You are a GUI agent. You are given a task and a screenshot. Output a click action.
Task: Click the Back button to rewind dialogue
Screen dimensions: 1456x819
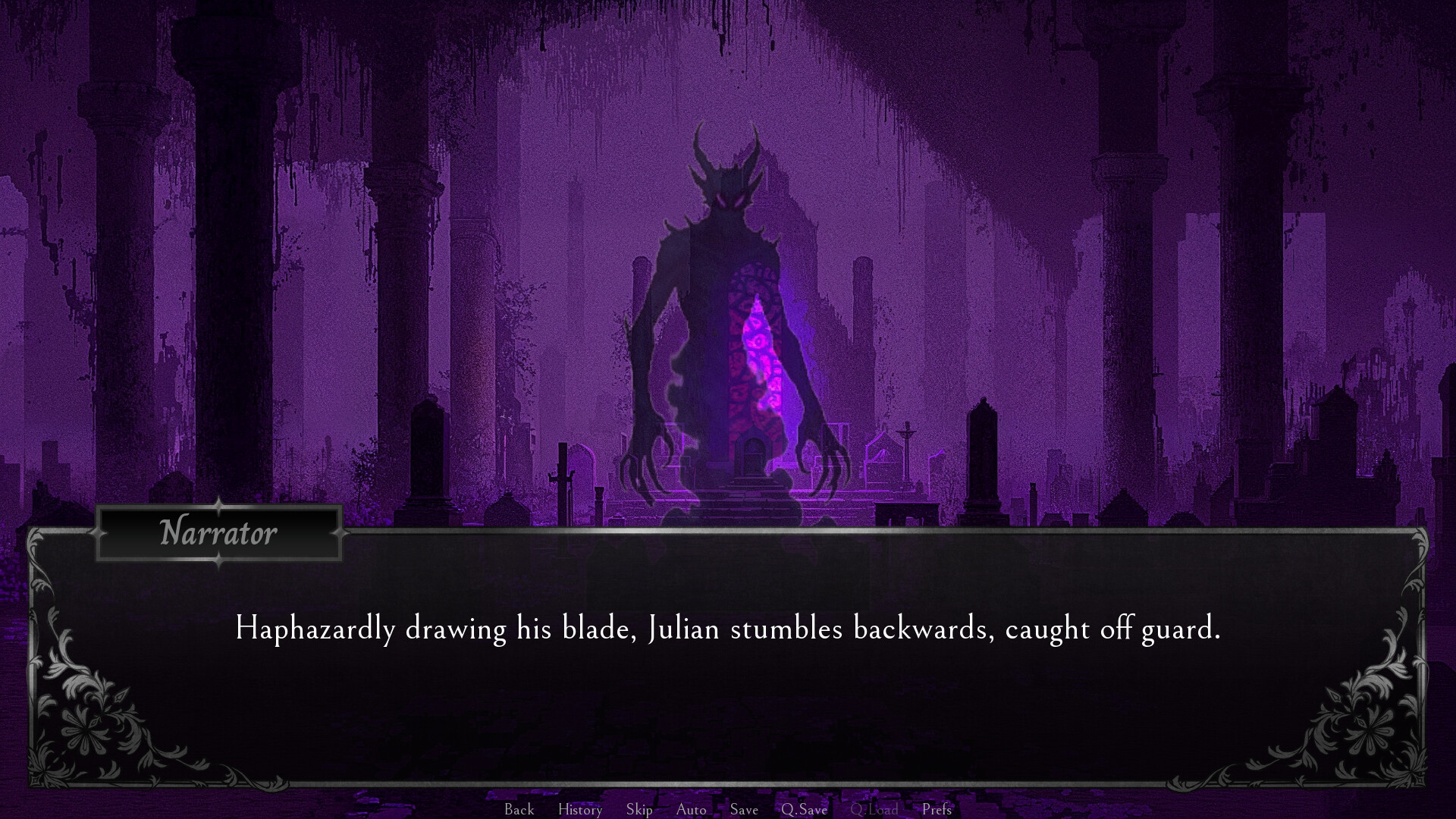pos(518,809)
